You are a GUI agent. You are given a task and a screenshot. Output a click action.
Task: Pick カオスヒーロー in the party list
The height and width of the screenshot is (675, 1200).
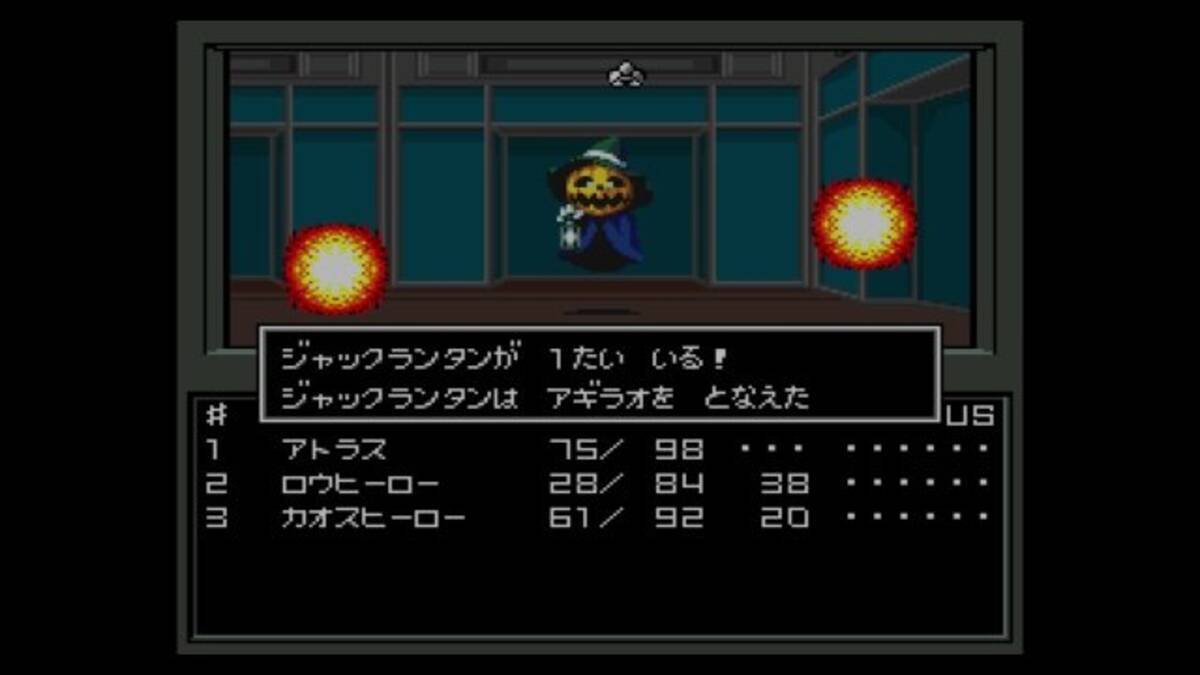[373, 518]
